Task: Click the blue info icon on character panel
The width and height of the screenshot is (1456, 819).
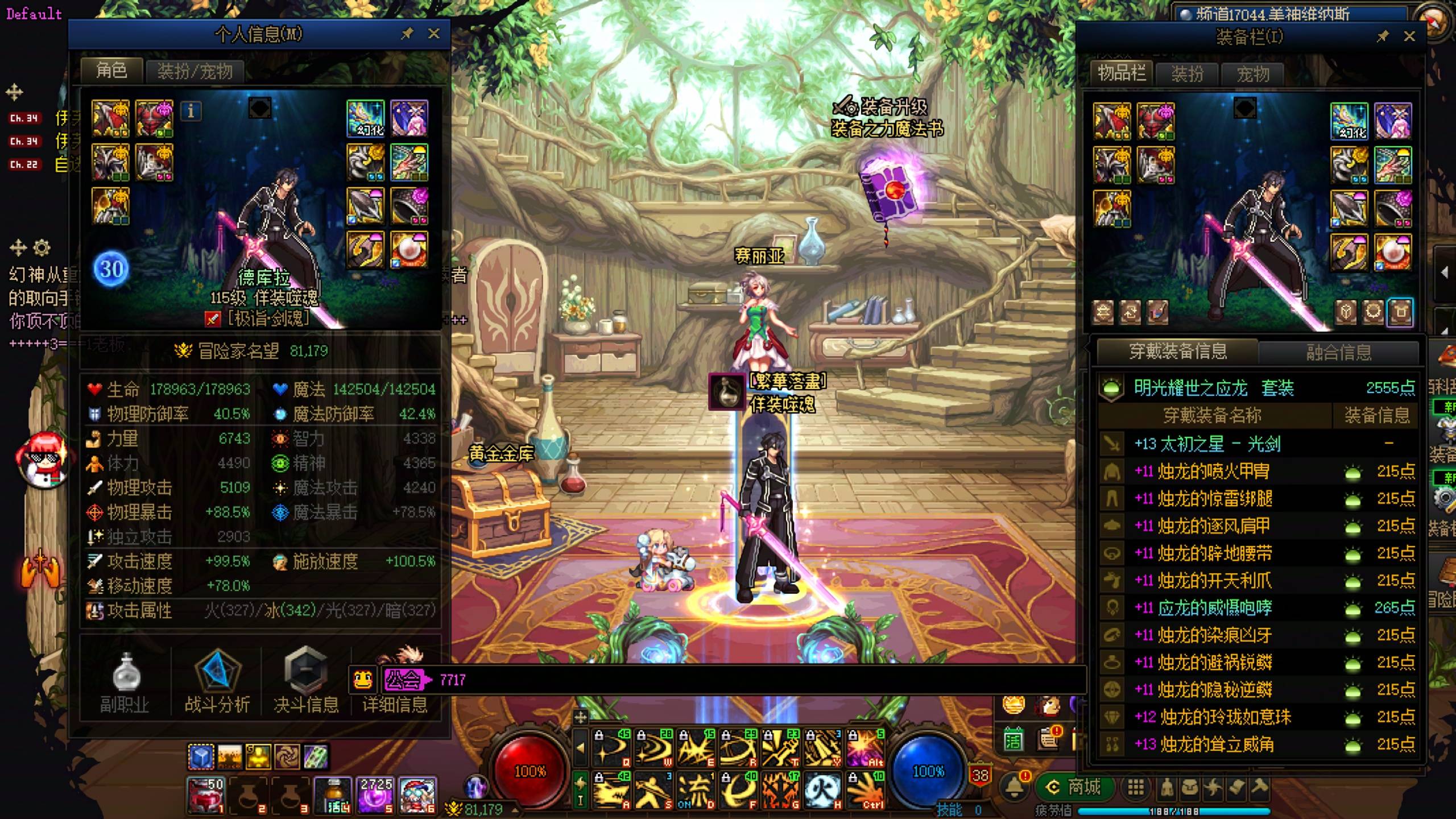Action: tap(191, 111)
